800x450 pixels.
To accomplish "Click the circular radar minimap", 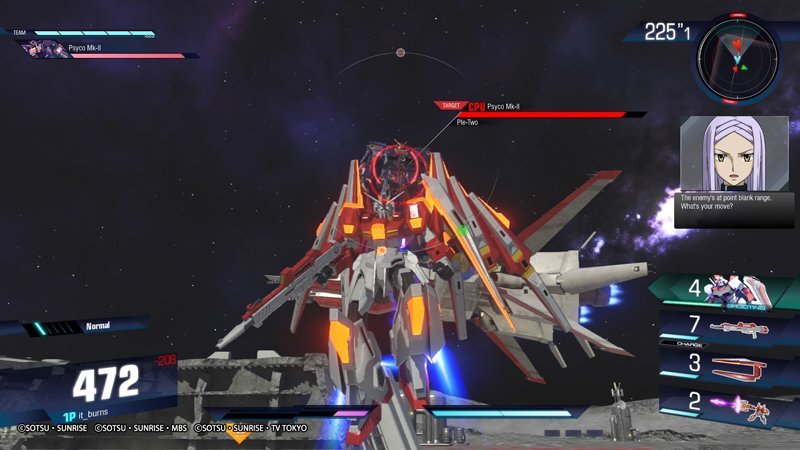I will (739, 57).
